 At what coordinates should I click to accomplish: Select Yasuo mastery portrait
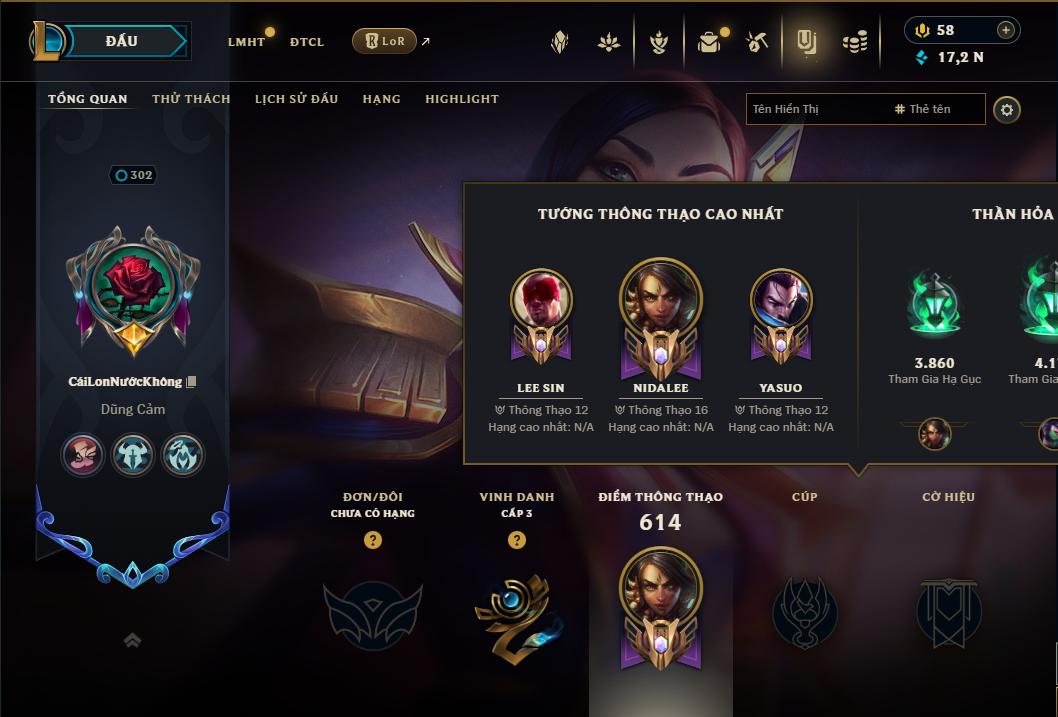pos(781,300)
